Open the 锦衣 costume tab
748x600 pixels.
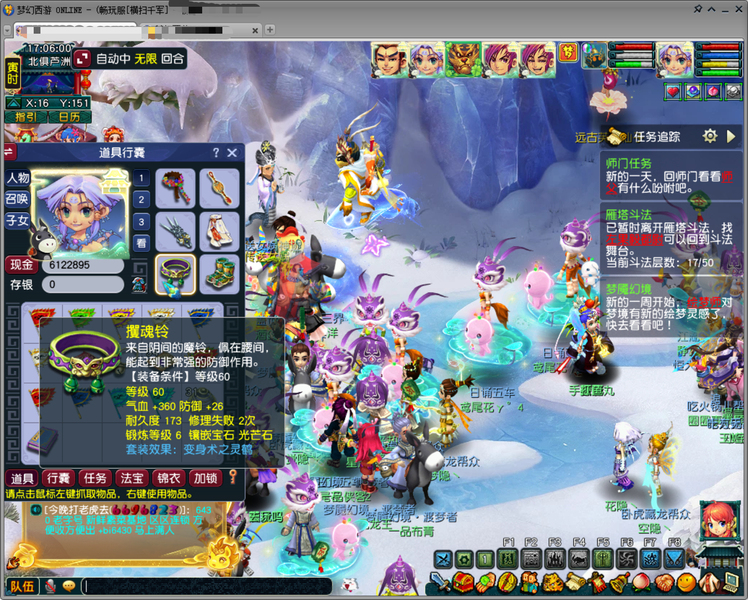[x=168, y=478]
